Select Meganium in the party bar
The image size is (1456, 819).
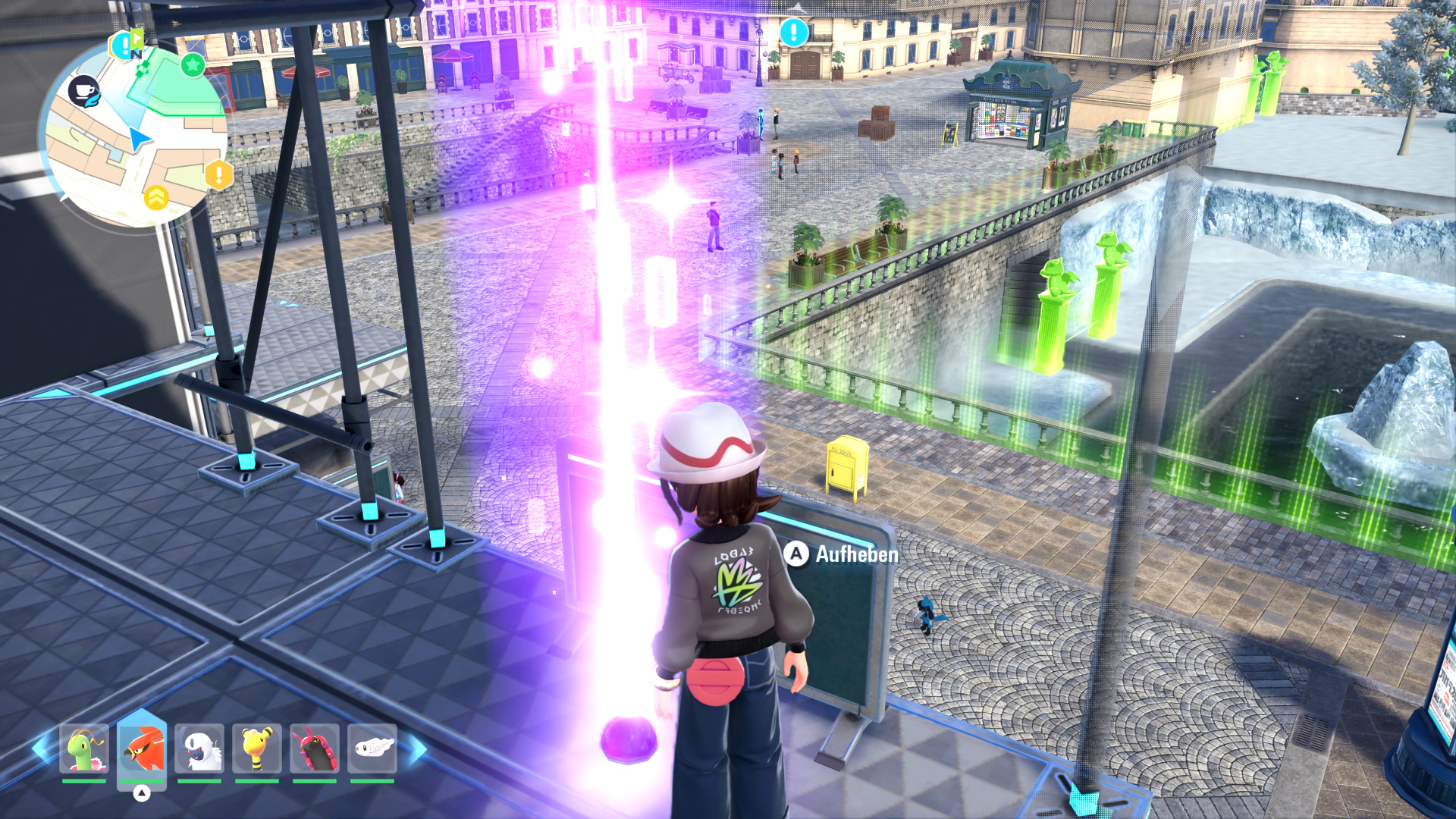[x=83, y=749]
